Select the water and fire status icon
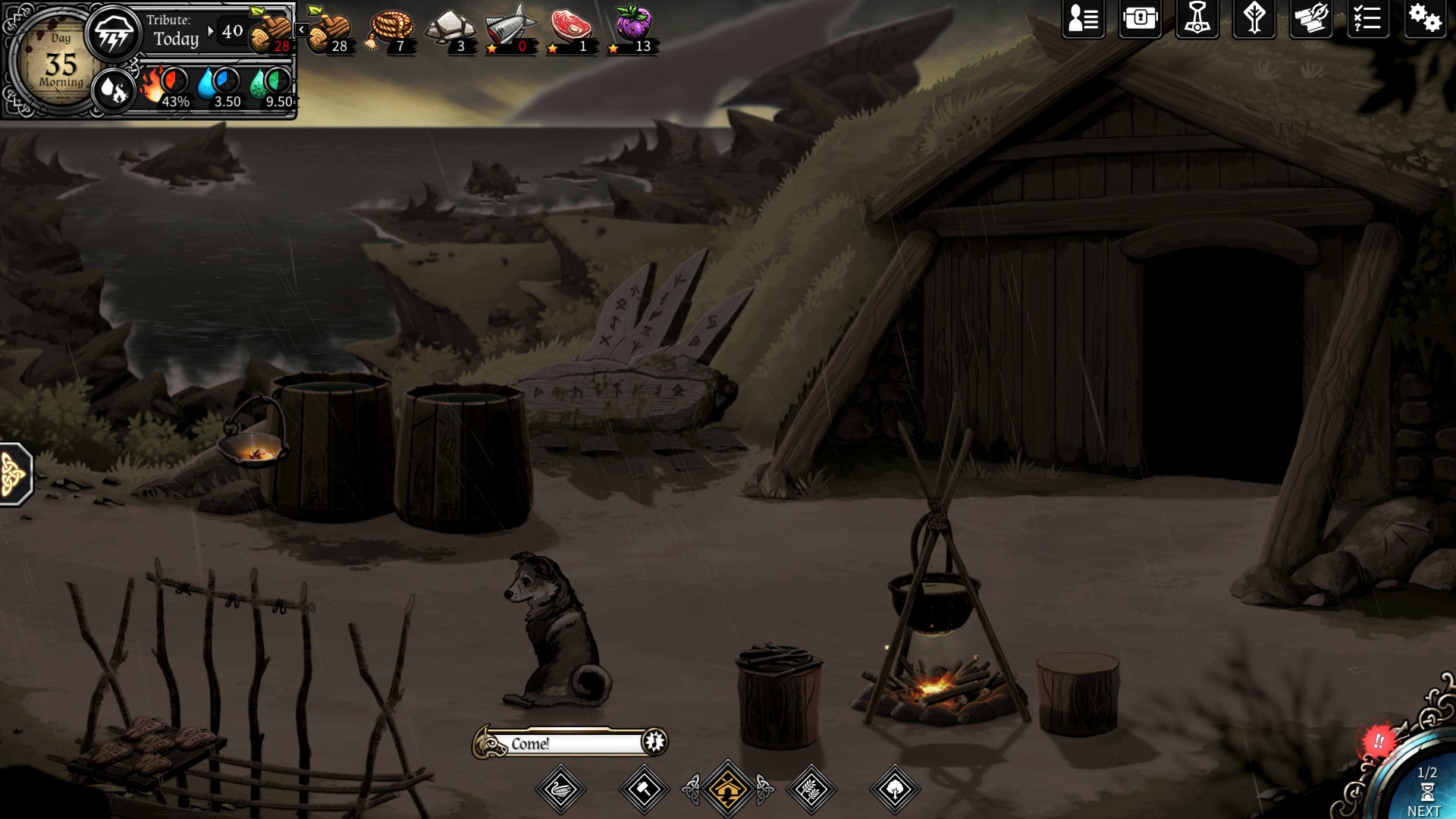This screenshot has width=1456, height=819. pyautogui.click(x=113, y=90)
